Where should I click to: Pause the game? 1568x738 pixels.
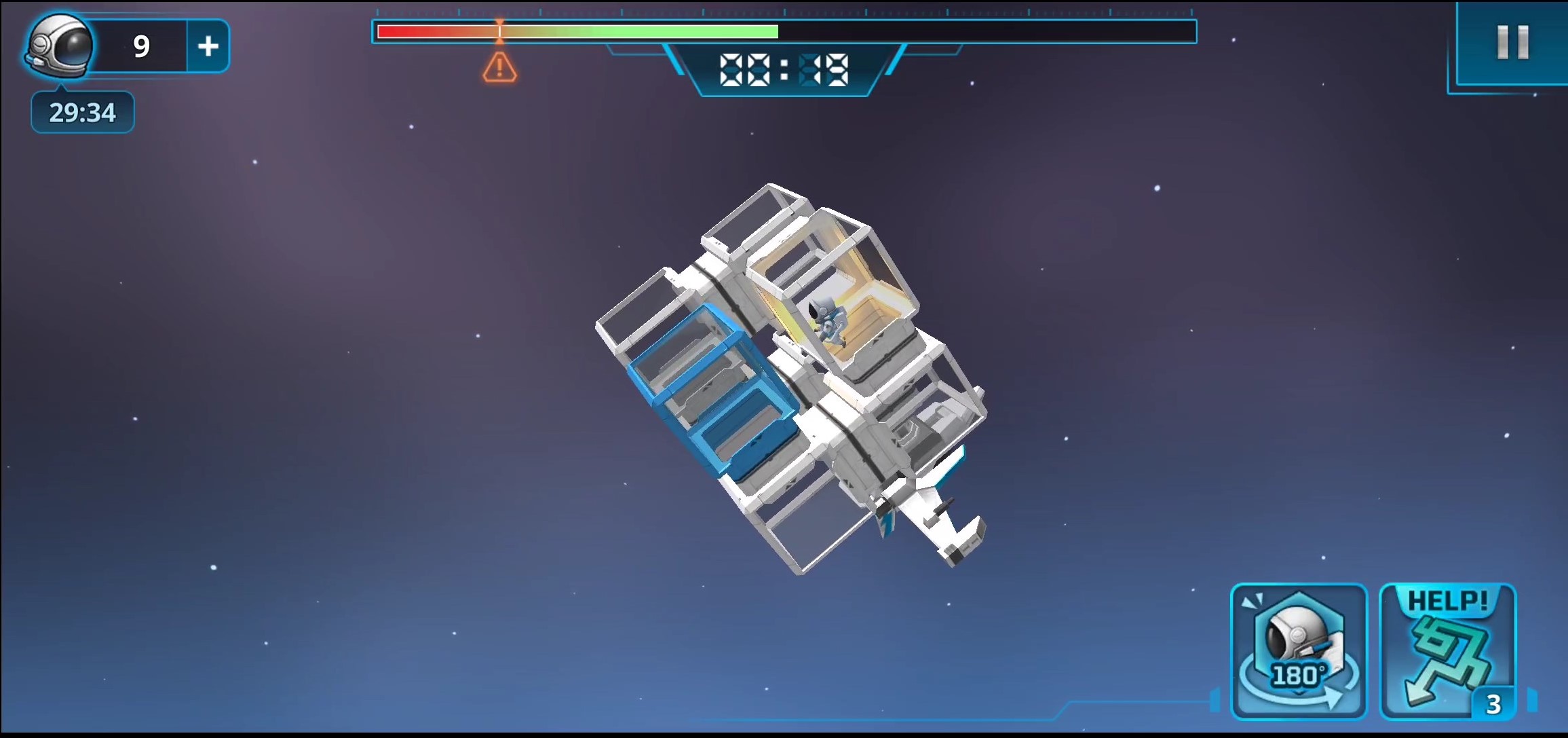(1512, 43)
